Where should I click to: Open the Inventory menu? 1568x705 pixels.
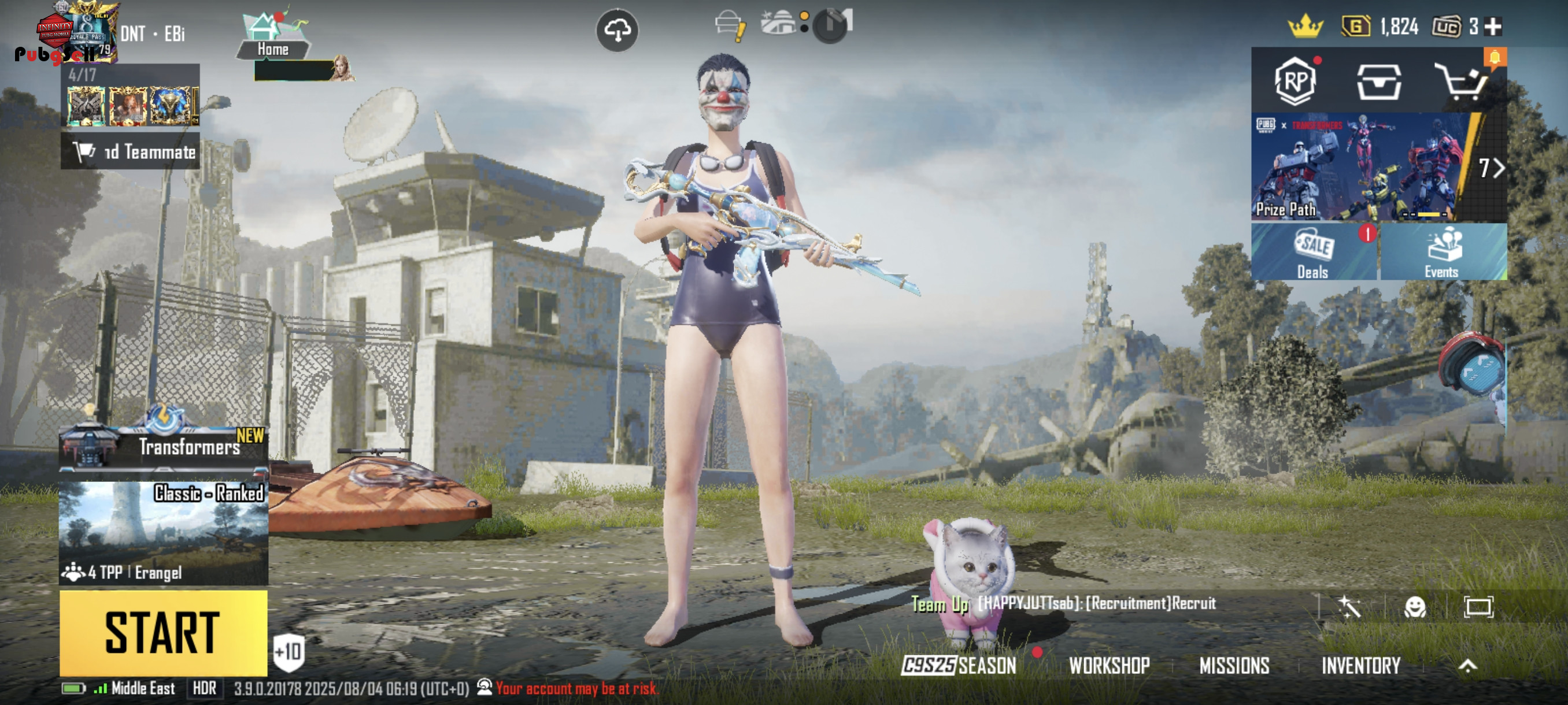point(1361,666)
